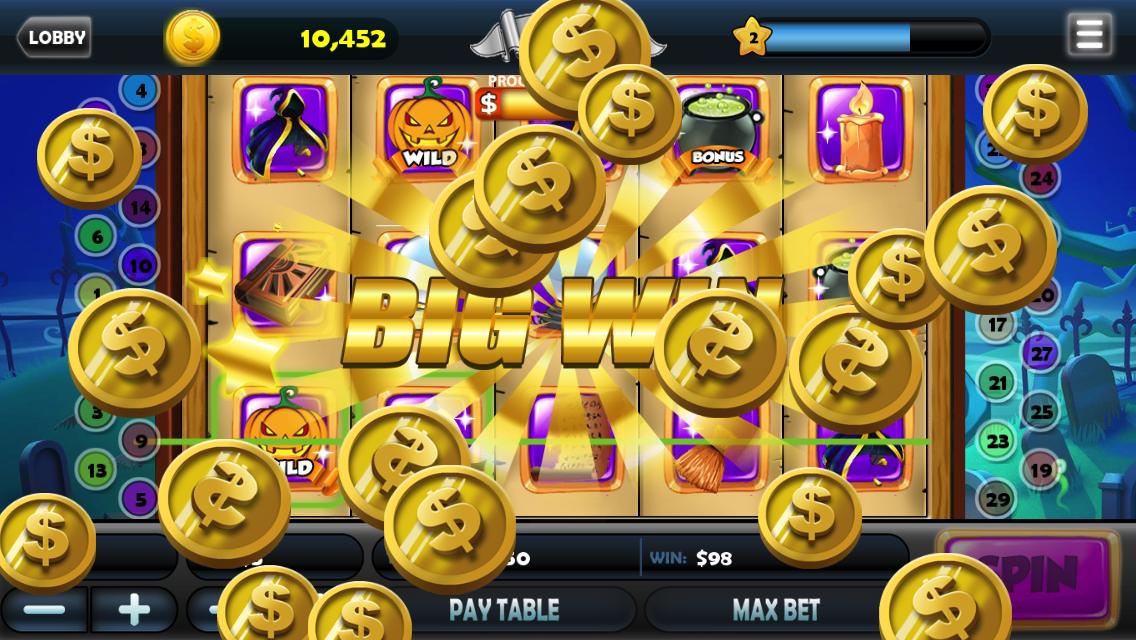
Task: Choose payline number 27
Action: pos(1041,353)
